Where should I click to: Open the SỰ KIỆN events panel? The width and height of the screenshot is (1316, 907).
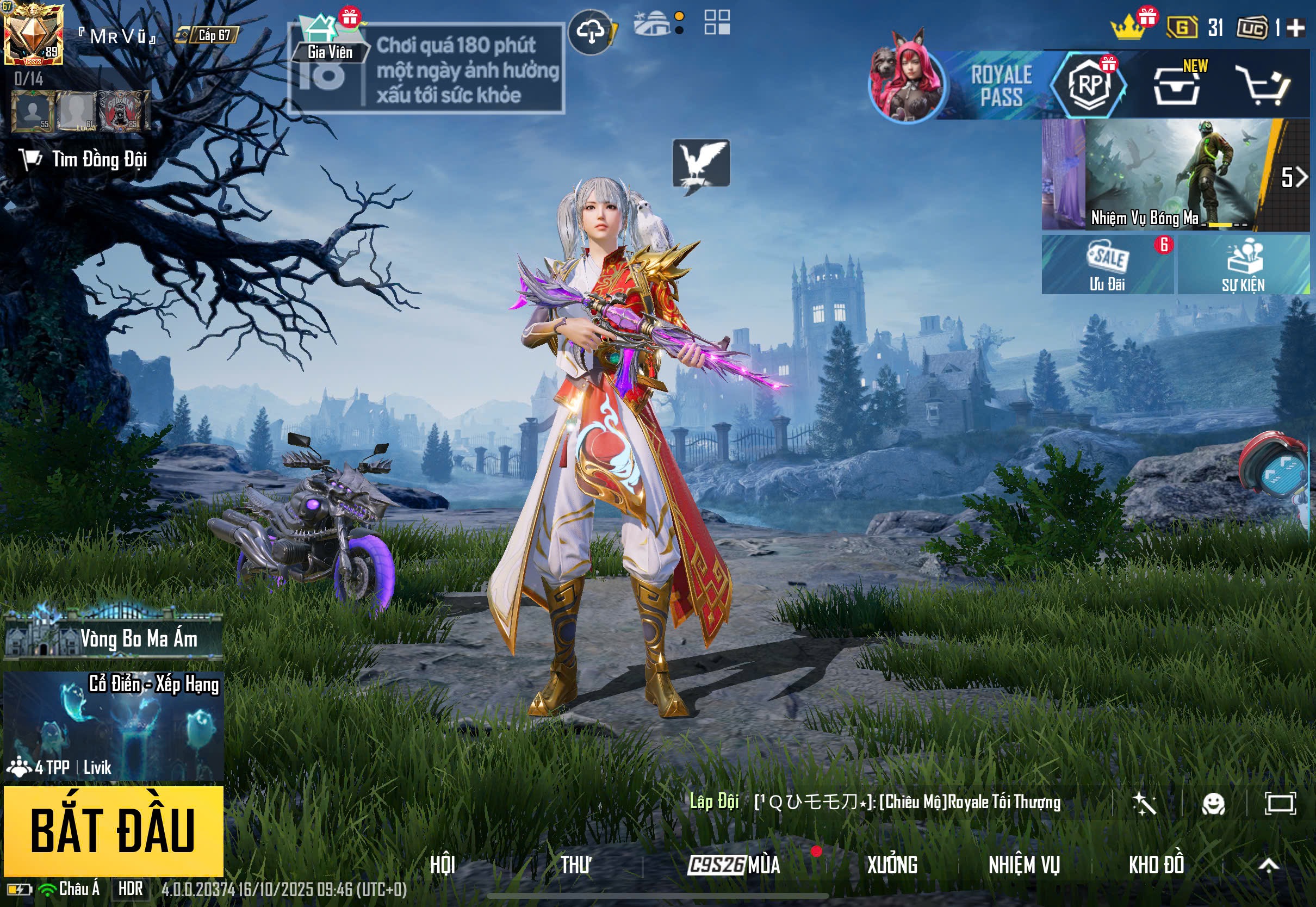[x=1243, y=265]
